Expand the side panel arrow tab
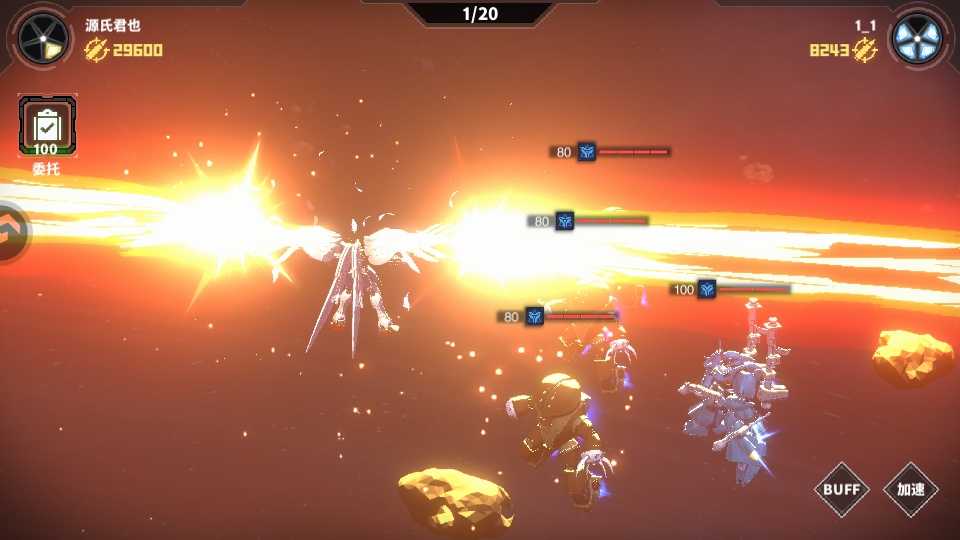Image resolution: width=960 pixels, height=540 pixels. coord(13,233)
